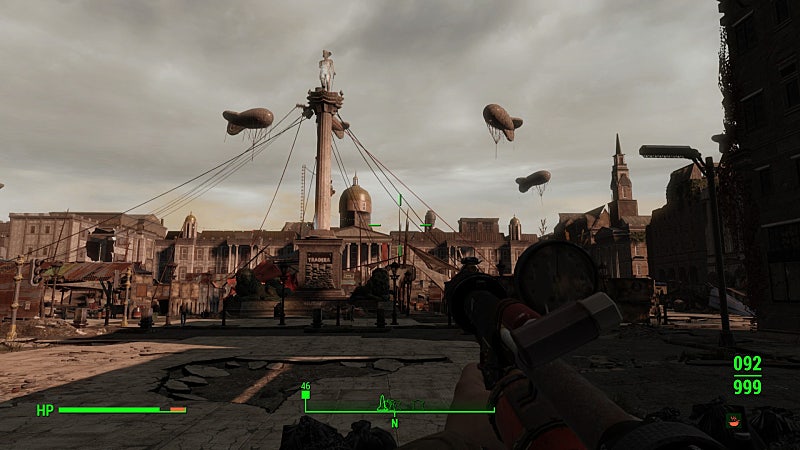
Task: Click the square marker labeled 46
Action: click(x=305, y=395)
